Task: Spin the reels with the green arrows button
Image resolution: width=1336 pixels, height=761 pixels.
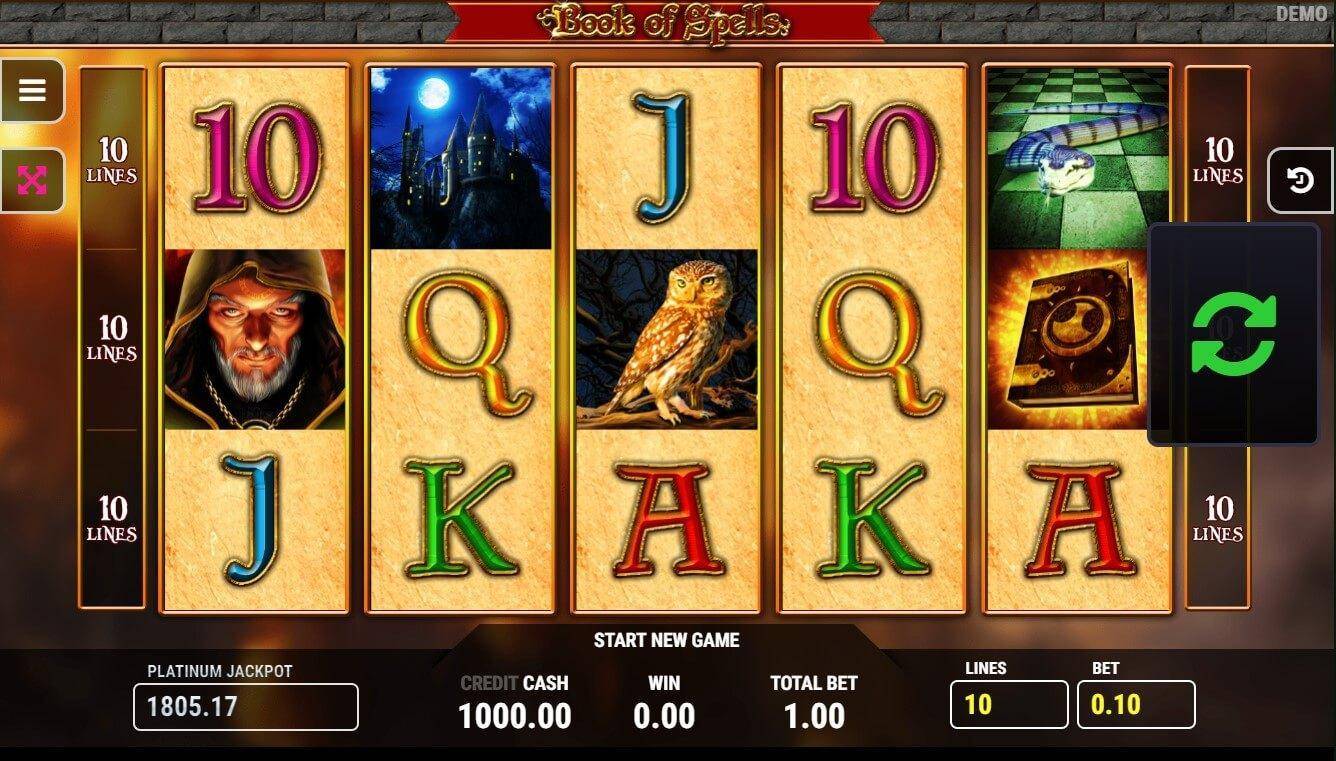Action: pos(1233,334)
